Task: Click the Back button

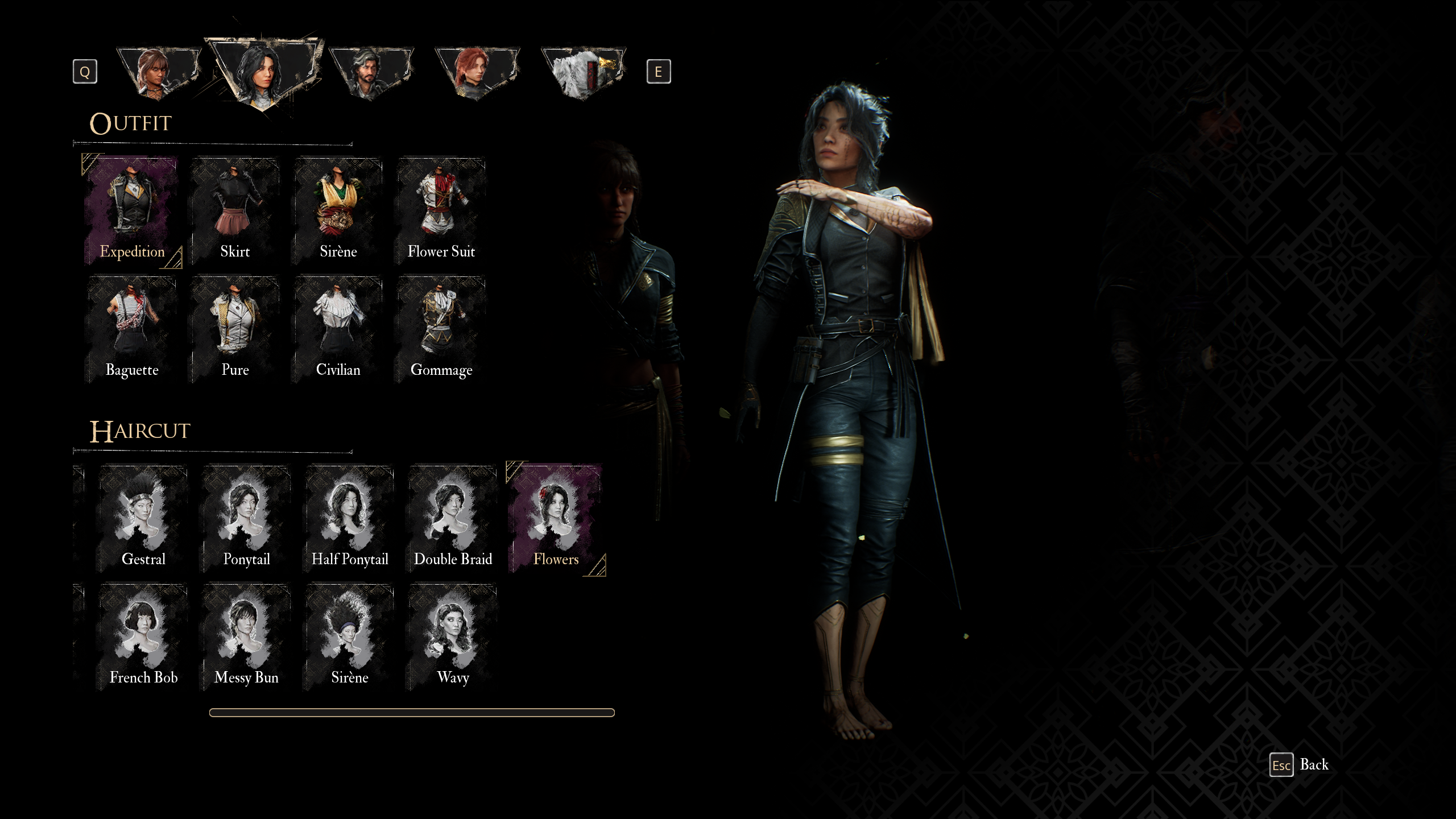Action: click(x=1300, y=765)
